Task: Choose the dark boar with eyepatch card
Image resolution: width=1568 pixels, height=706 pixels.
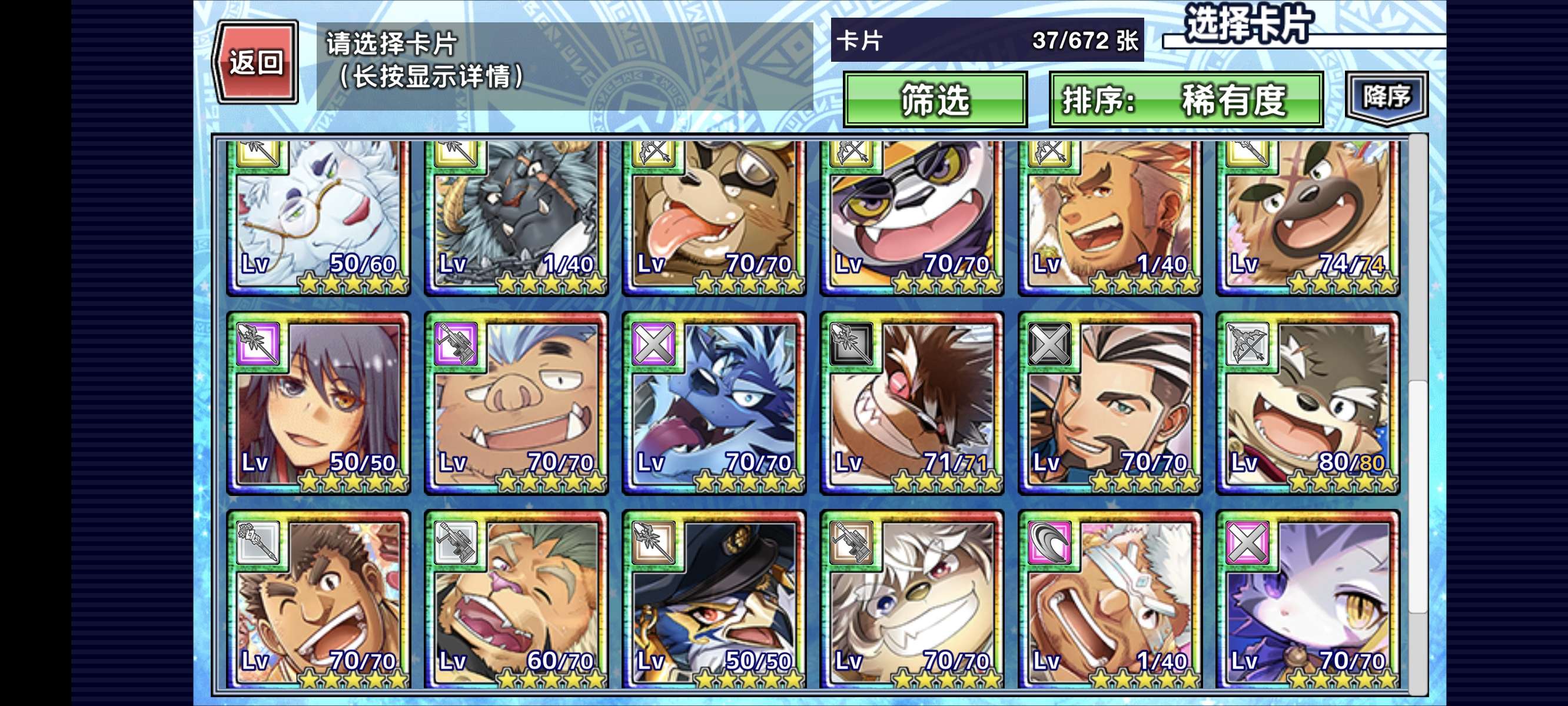Action: click(516, 216)
